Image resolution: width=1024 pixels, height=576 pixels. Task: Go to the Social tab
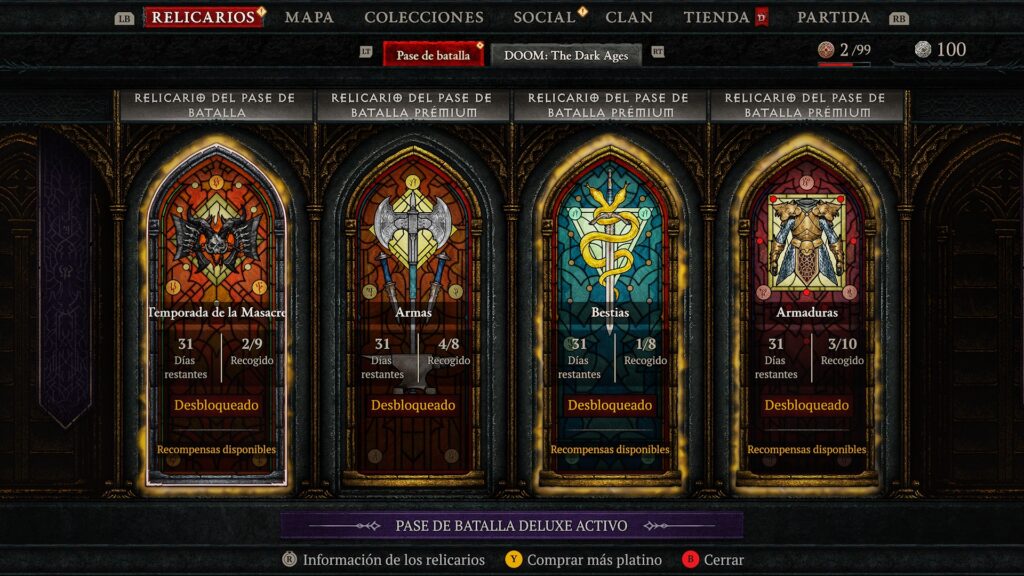coord(545,17)
